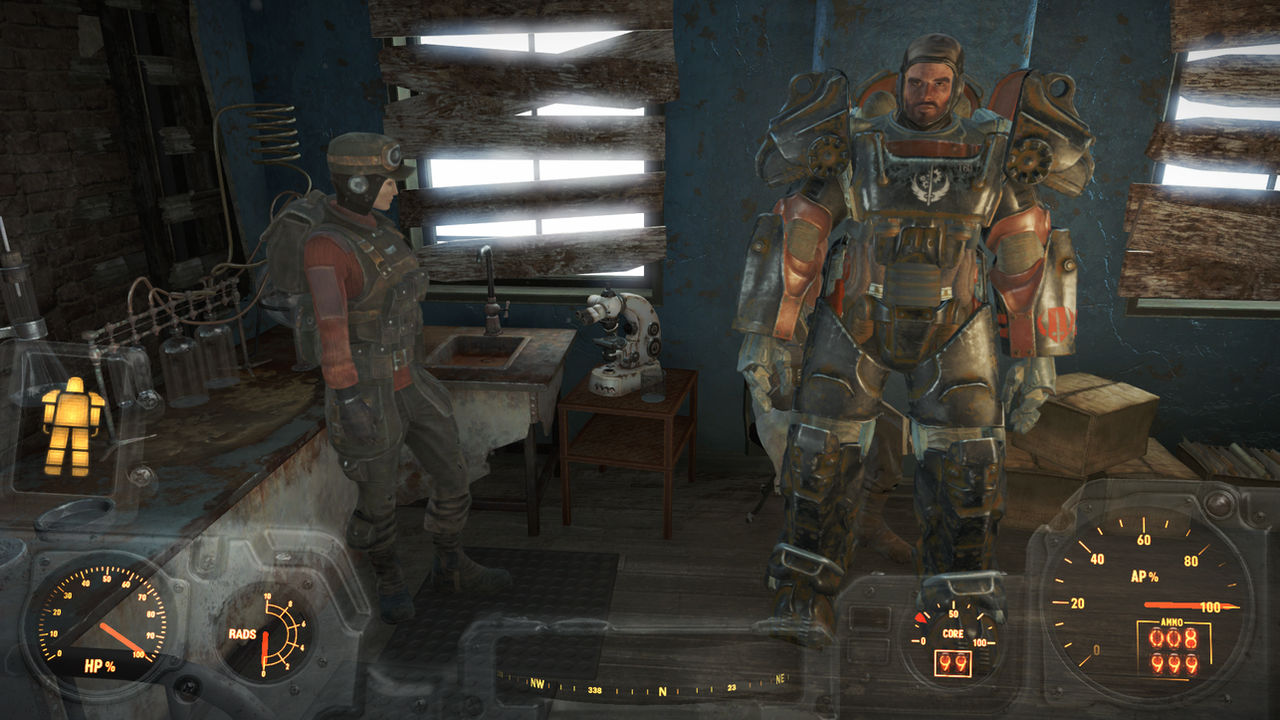Select the 'N' marker on the compass
The height and width of the screenshot is (720, 1280).
pyautogui.click(x=662, y=692)
